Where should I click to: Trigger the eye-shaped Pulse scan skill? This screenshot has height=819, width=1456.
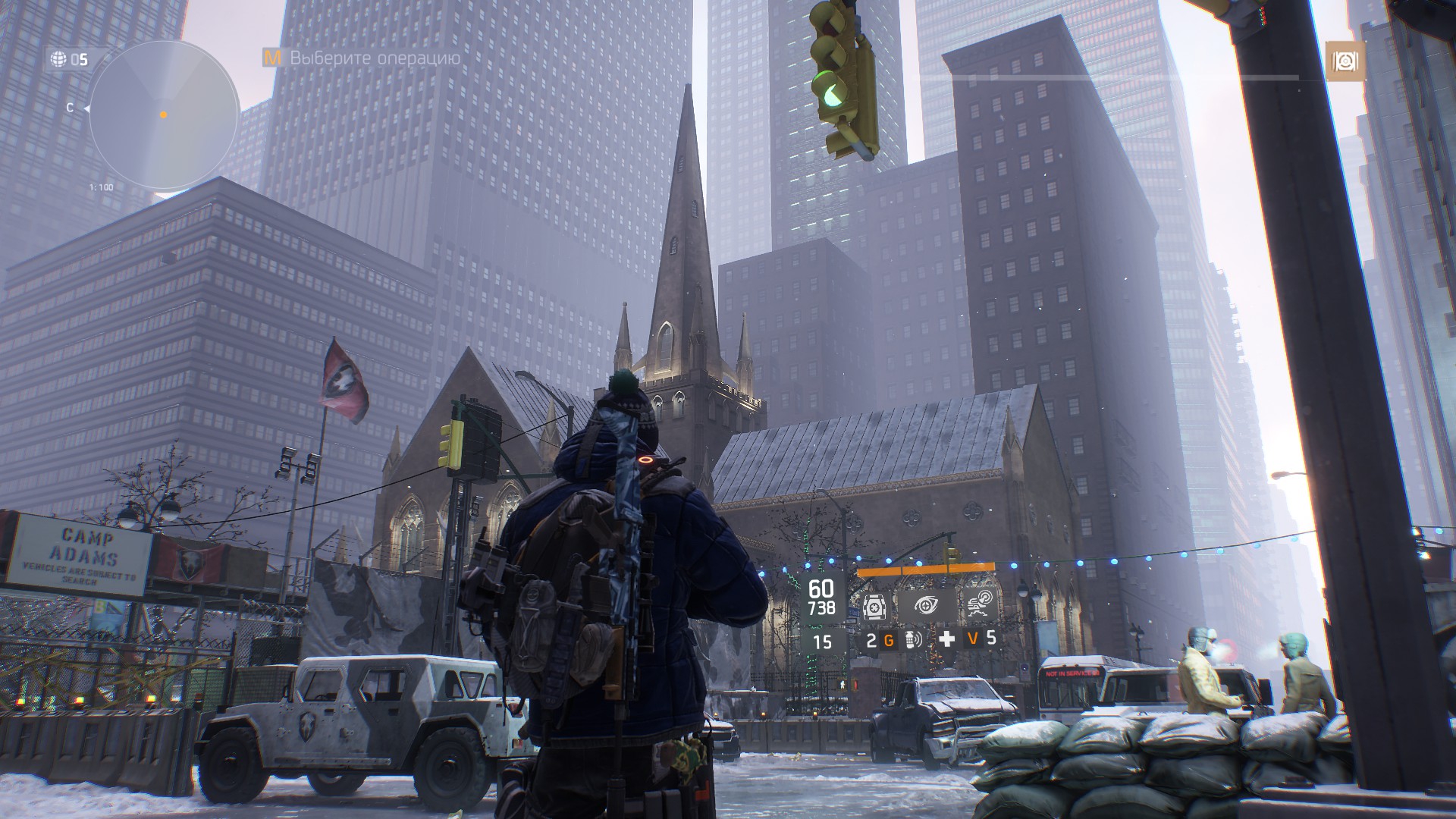pos(925,605)
